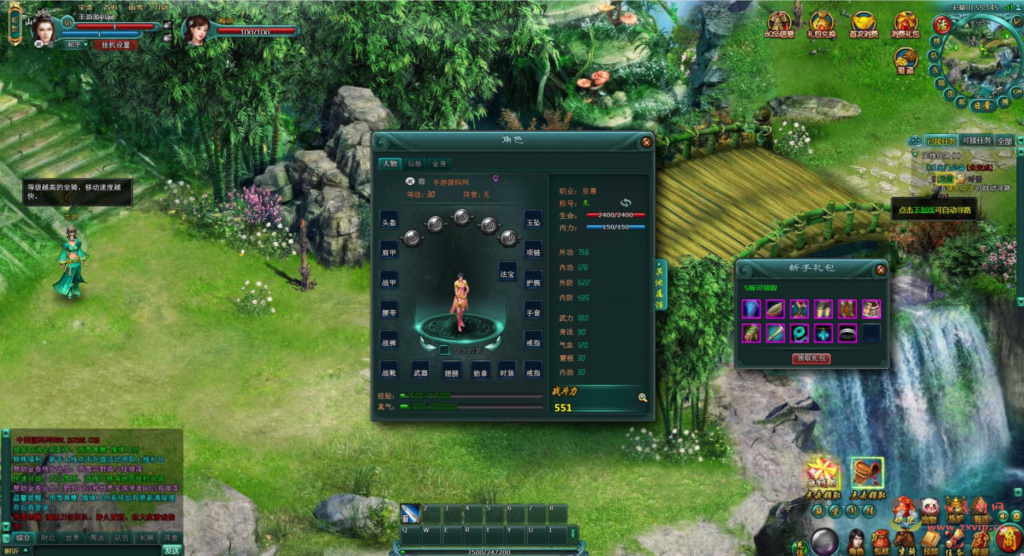Toggle the checkbox under the character model

(x=446, y=350)
